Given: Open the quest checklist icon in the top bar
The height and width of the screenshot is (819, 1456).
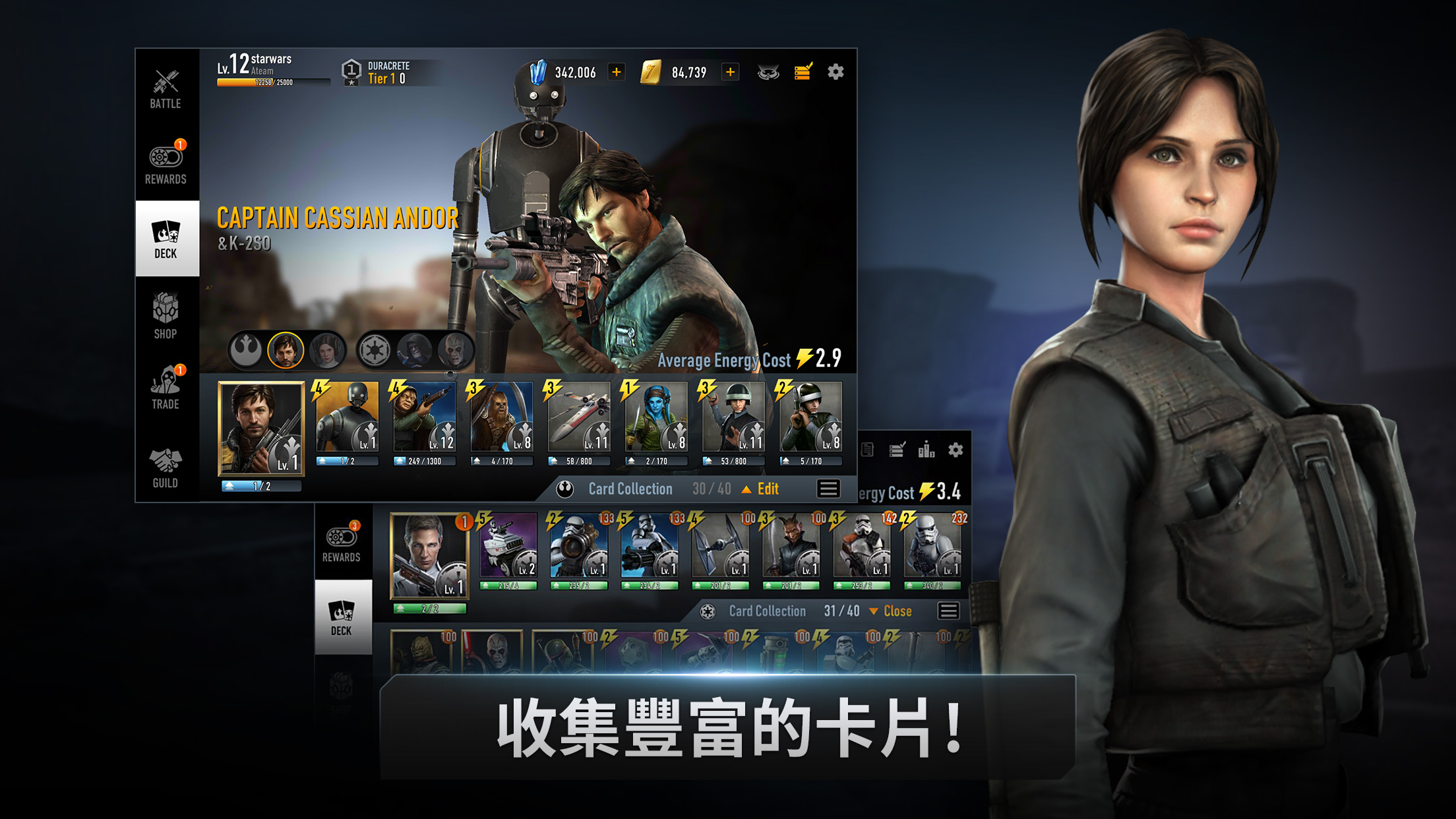Looking at the screenshot, I should pyautogui.click(x=803, y=73).
